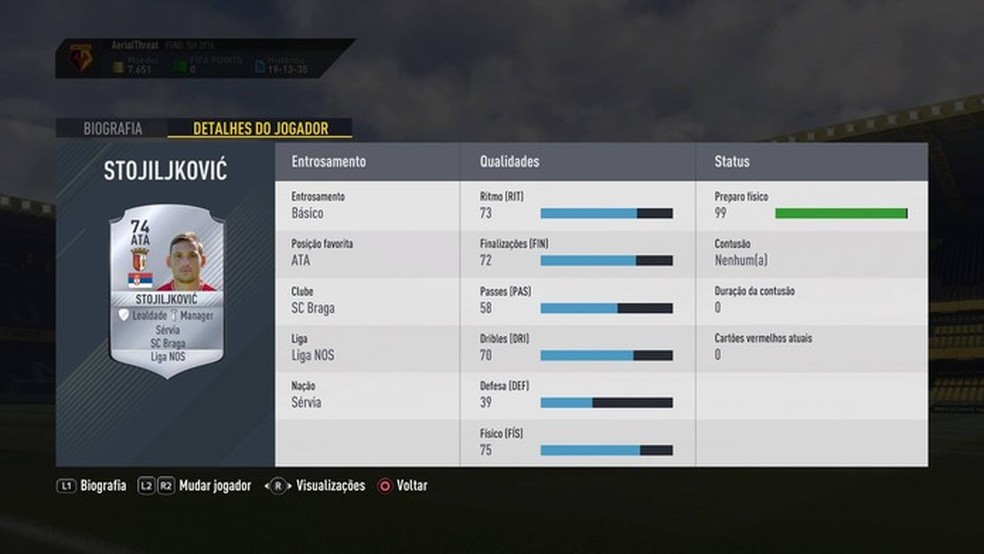Switch to the Biografia tab
This screenshot has height=554, width=984.
pyautogui.click(x=112, y=128)
